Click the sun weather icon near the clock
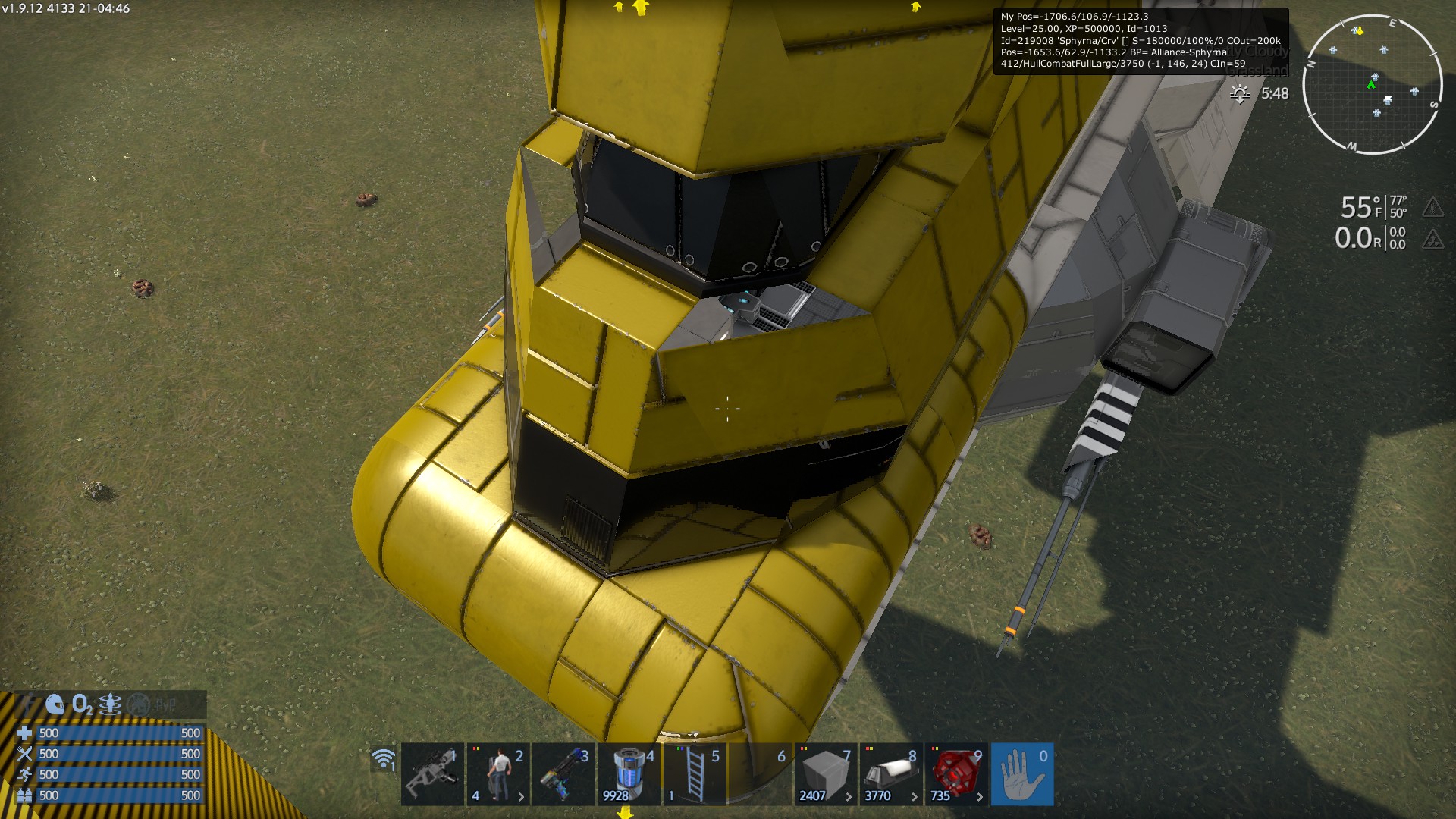 1241,94
